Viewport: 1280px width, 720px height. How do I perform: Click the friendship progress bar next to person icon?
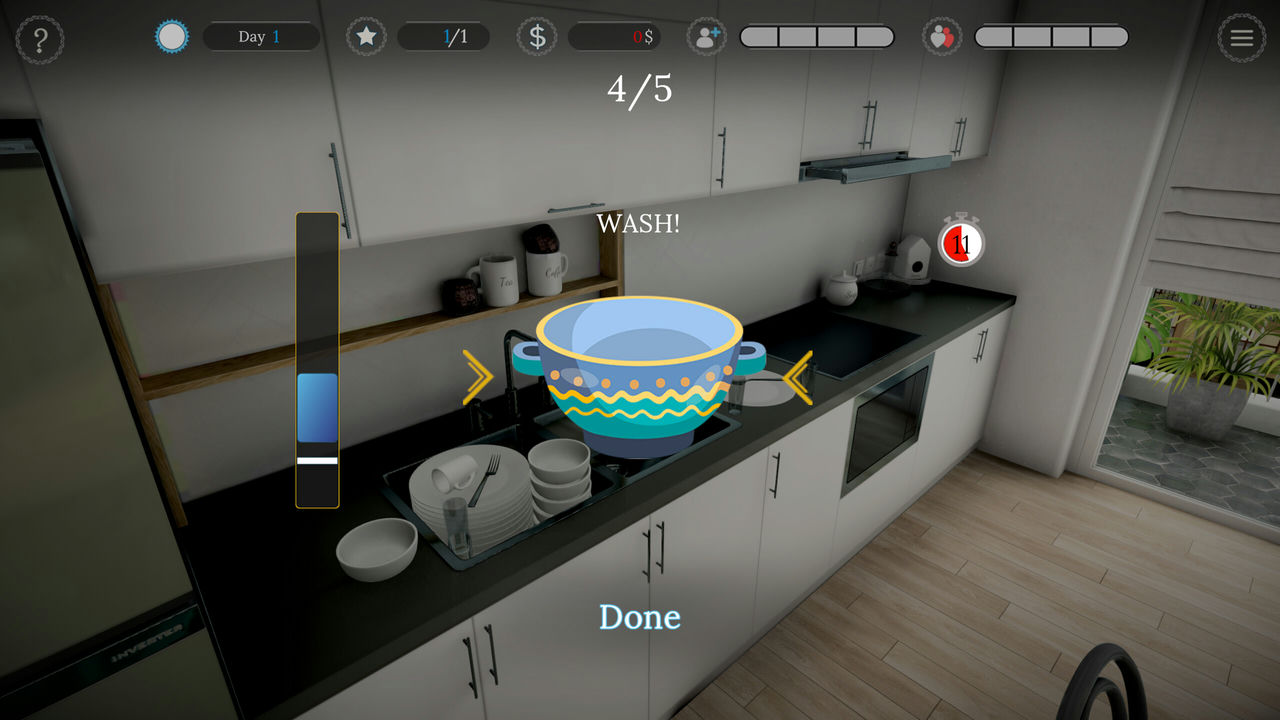click(817, 36)
